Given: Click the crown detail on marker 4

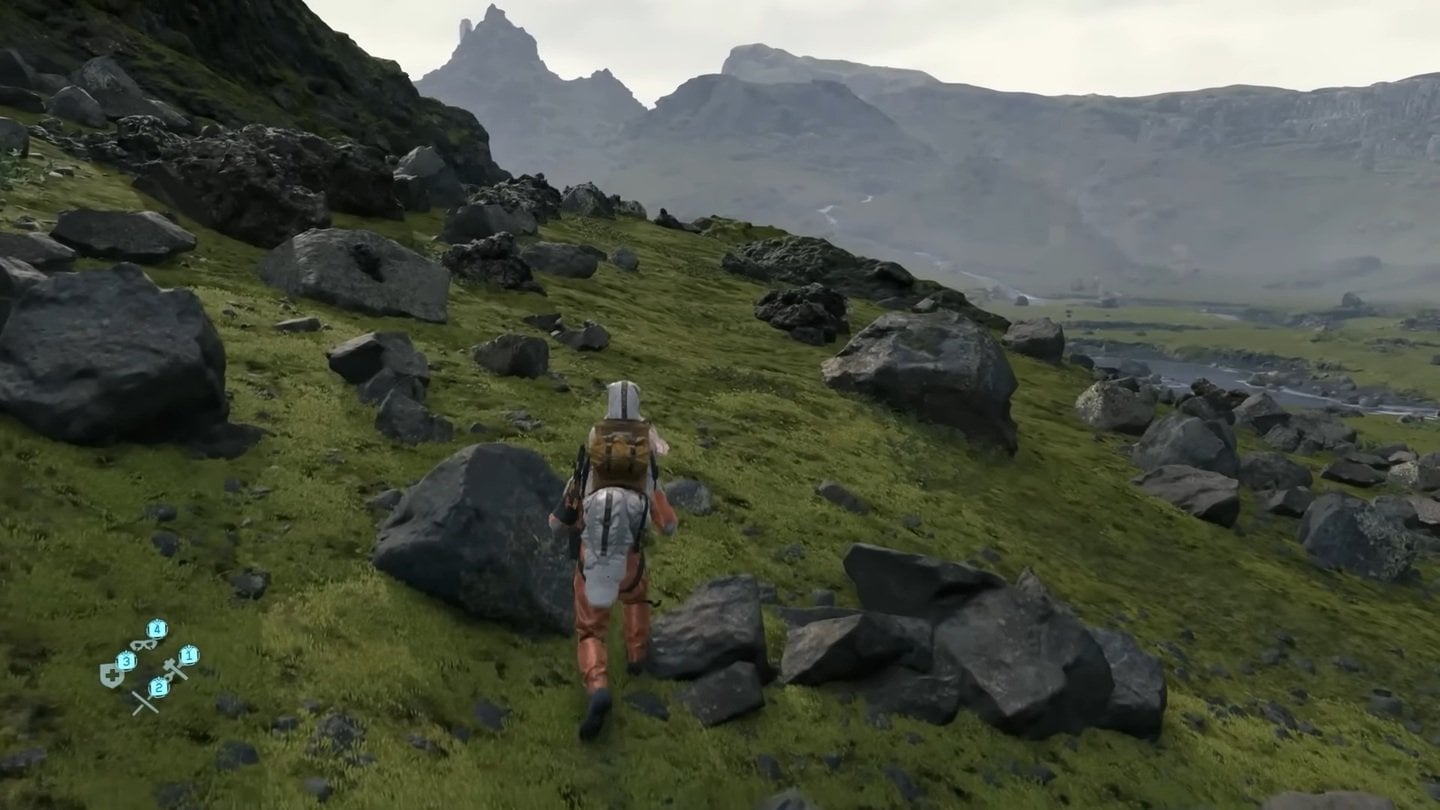Looking at the screenshot, I should tap(157, 622).
